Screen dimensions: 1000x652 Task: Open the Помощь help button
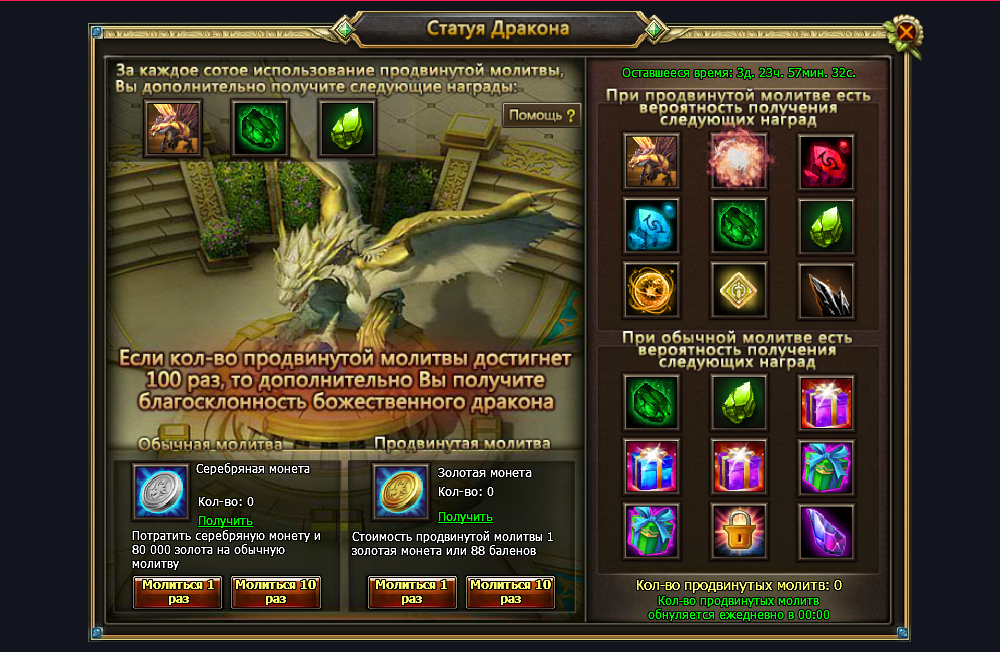tap(542, 116)
